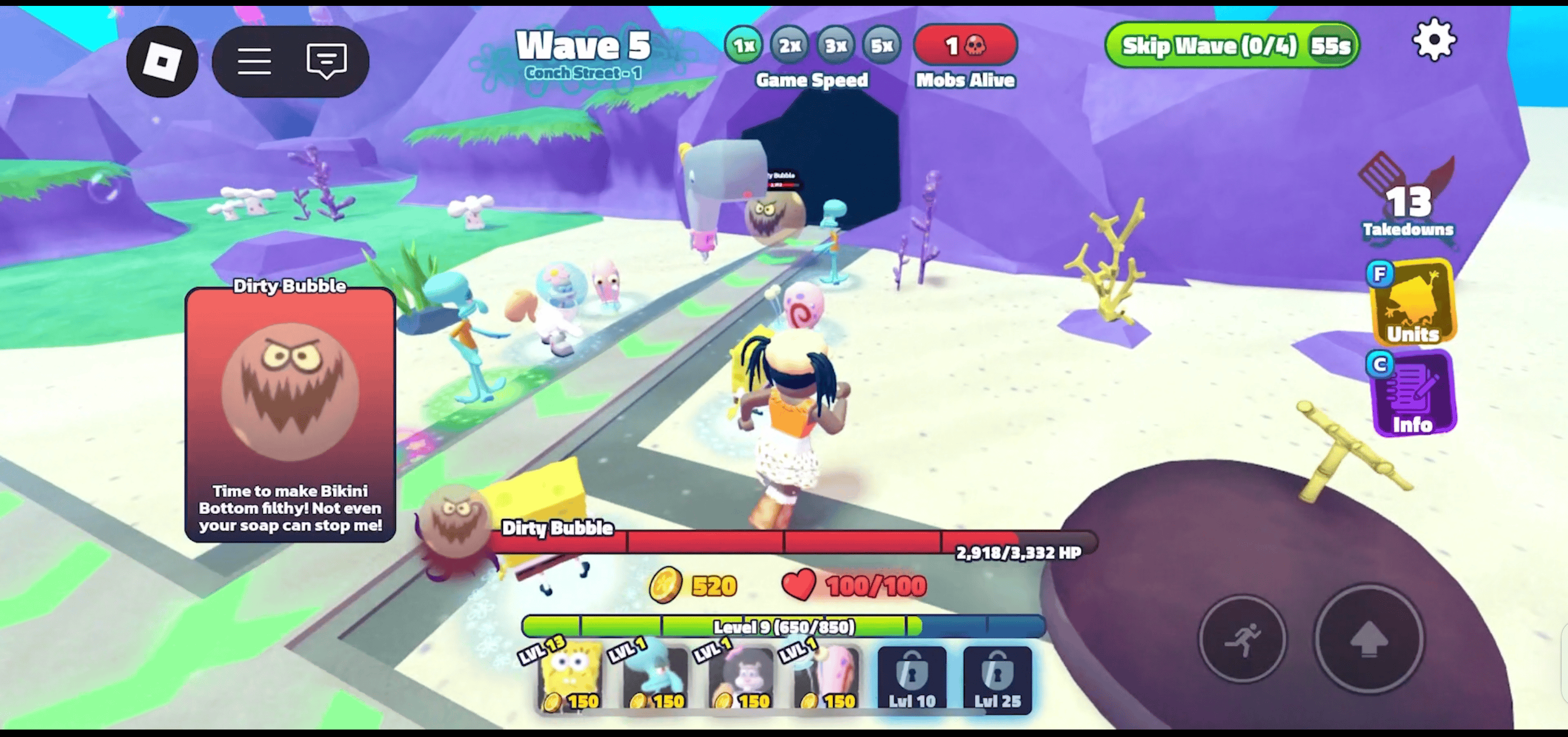1568x737 pixels.
Task: Enable 3x game speed
Action: click(835, 45)
